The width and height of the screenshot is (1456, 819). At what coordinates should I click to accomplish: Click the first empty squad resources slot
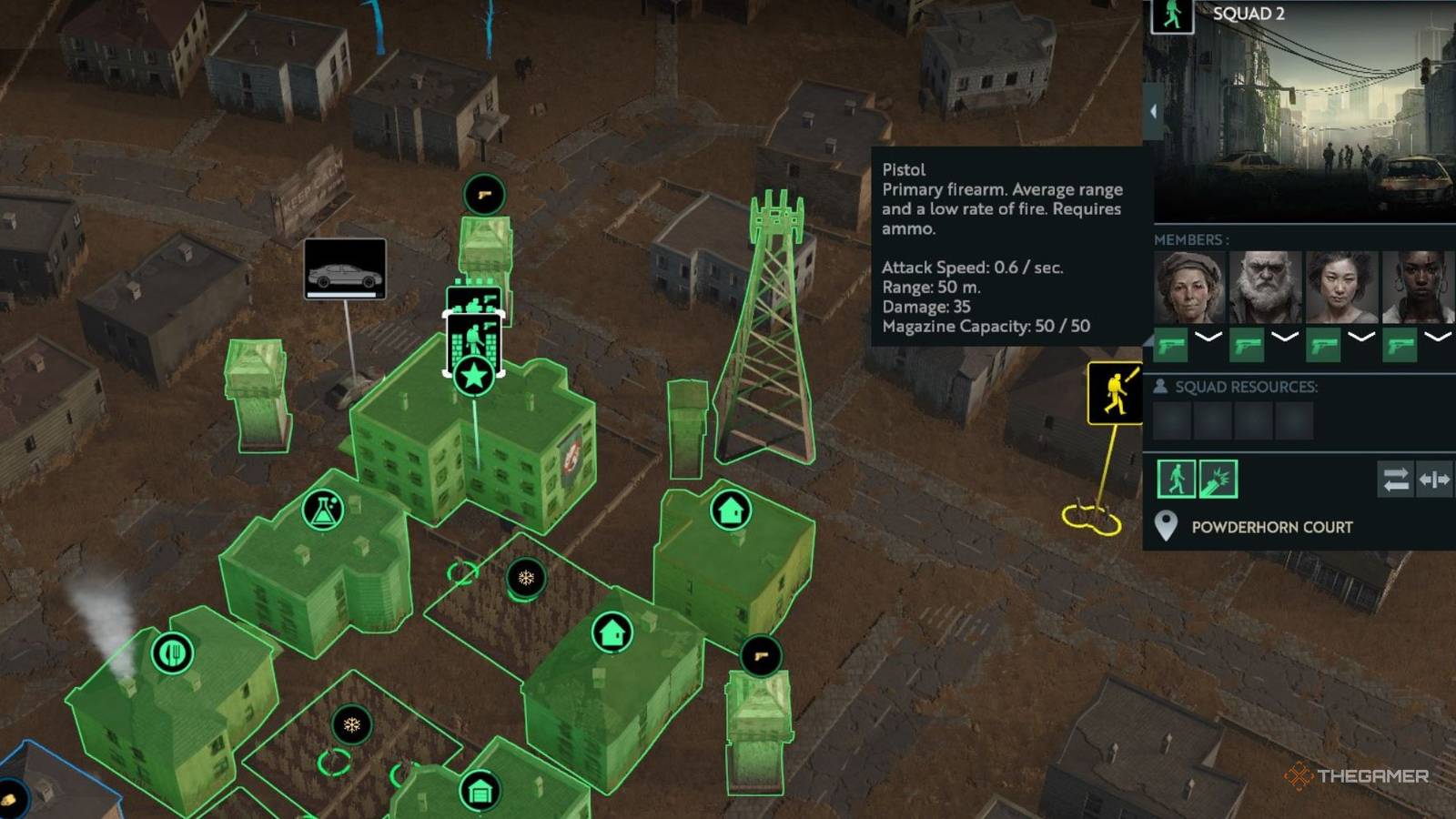pyautogui.click(x=1172, y=420)
